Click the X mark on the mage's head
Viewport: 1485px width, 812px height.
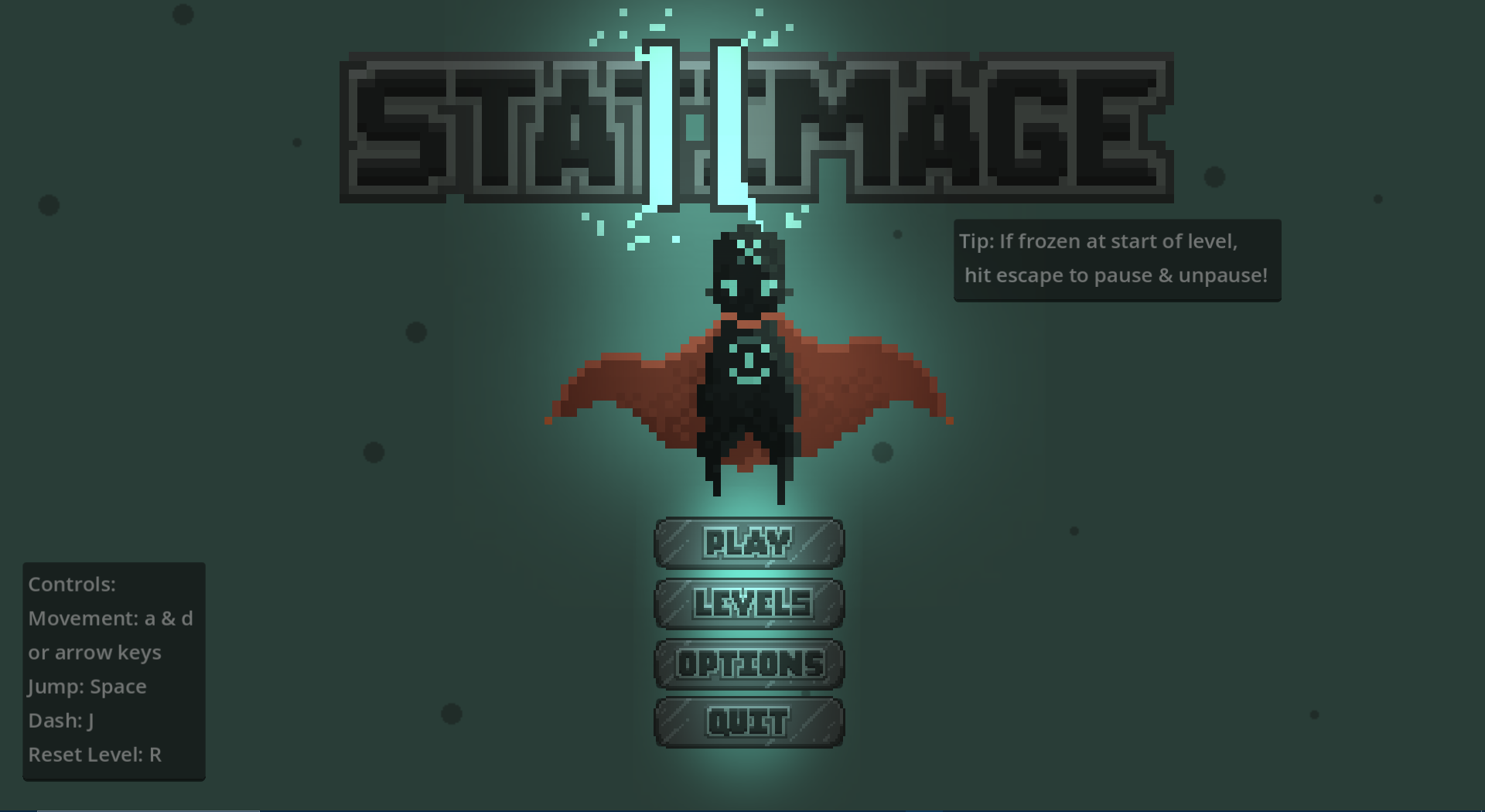(x=747, y=250)
